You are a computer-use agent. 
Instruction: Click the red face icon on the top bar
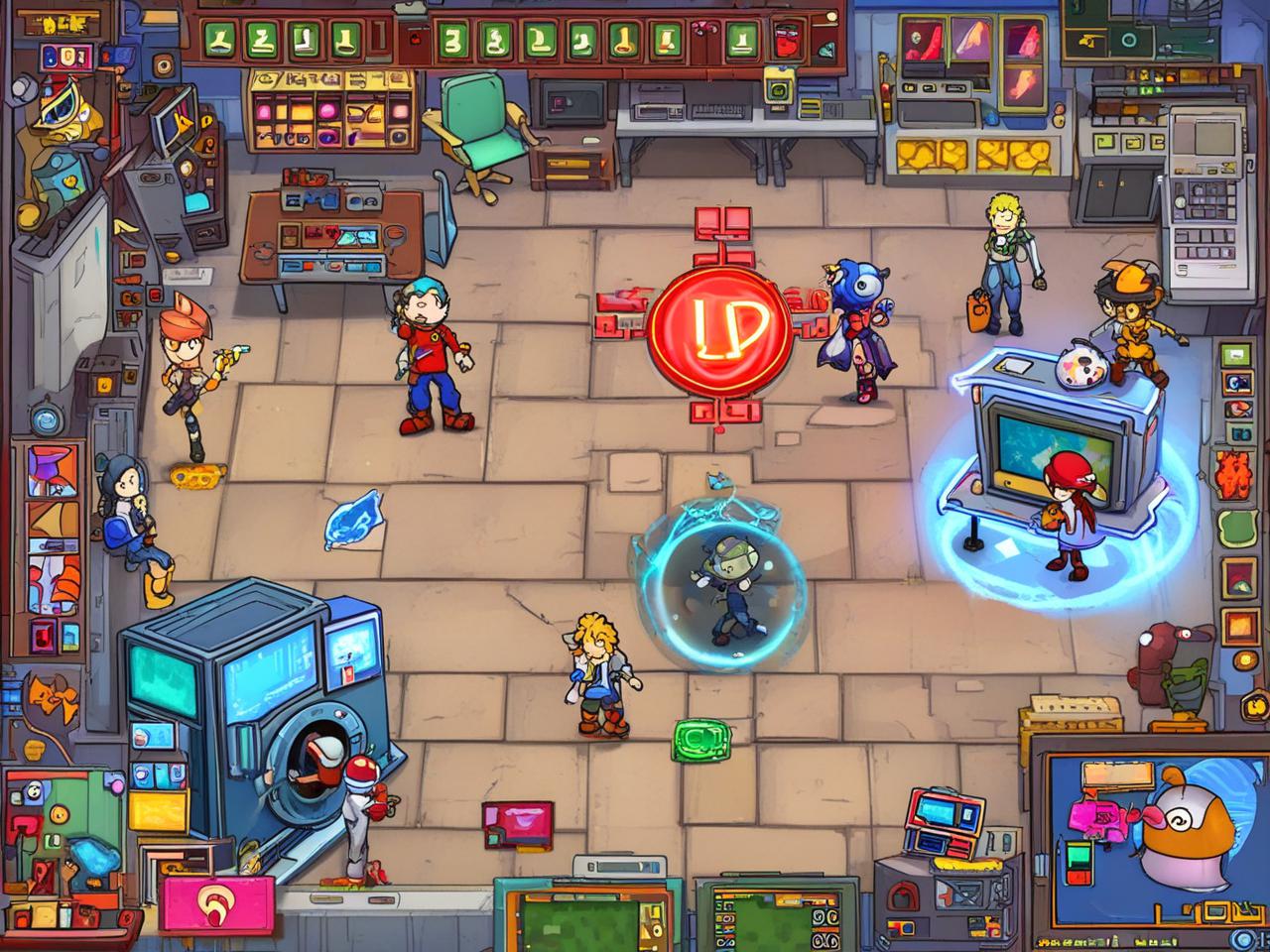click(x=789, y=42)
